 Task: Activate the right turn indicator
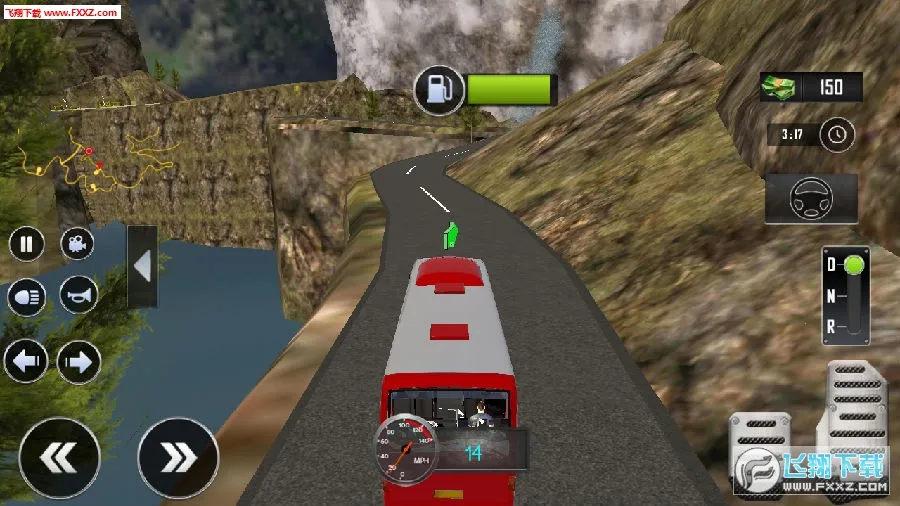pyautogui.click(x=79, y=361)
